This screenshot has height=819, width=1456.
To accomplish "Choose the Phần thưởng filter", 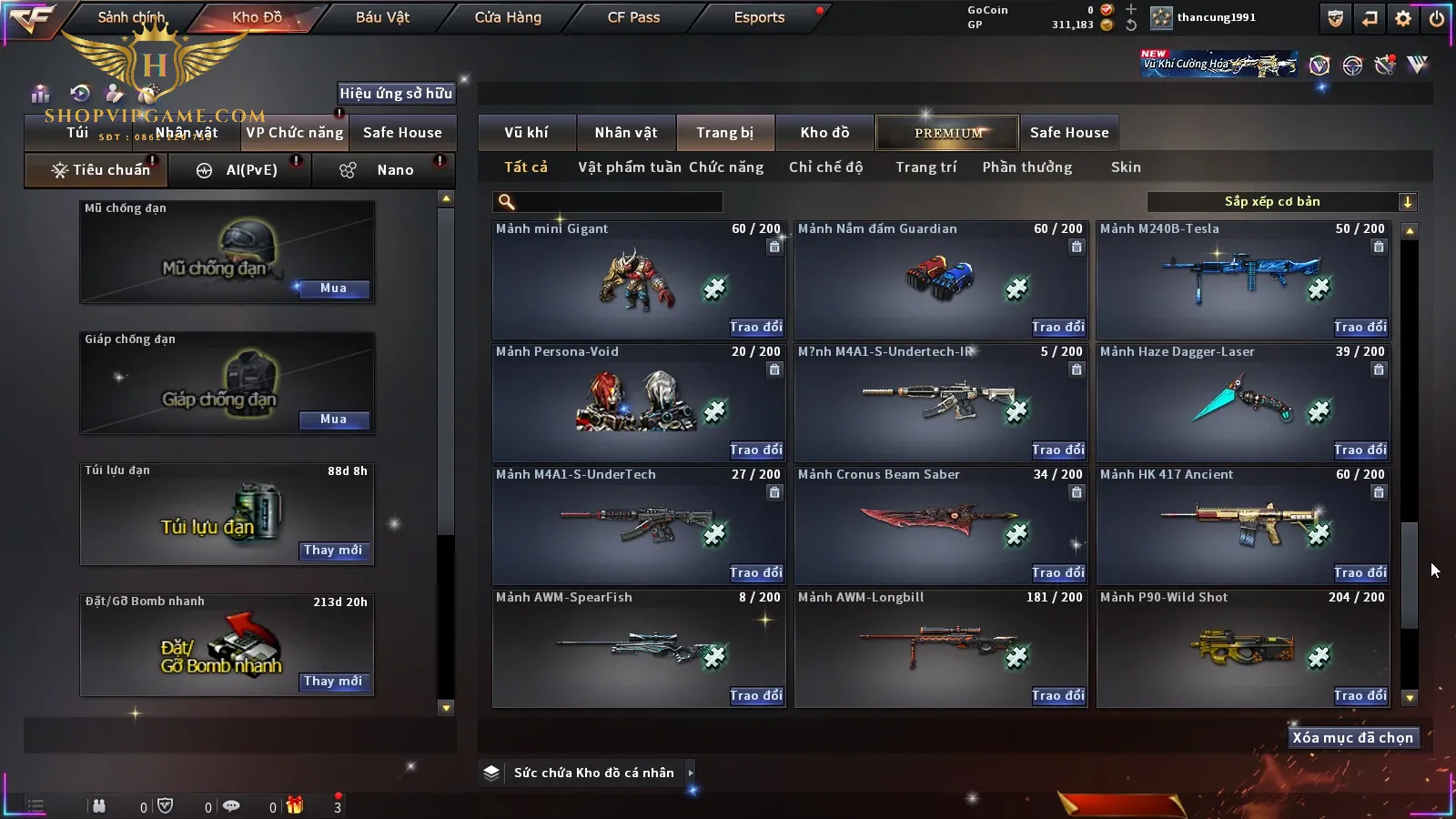I will pos(1026,167).
